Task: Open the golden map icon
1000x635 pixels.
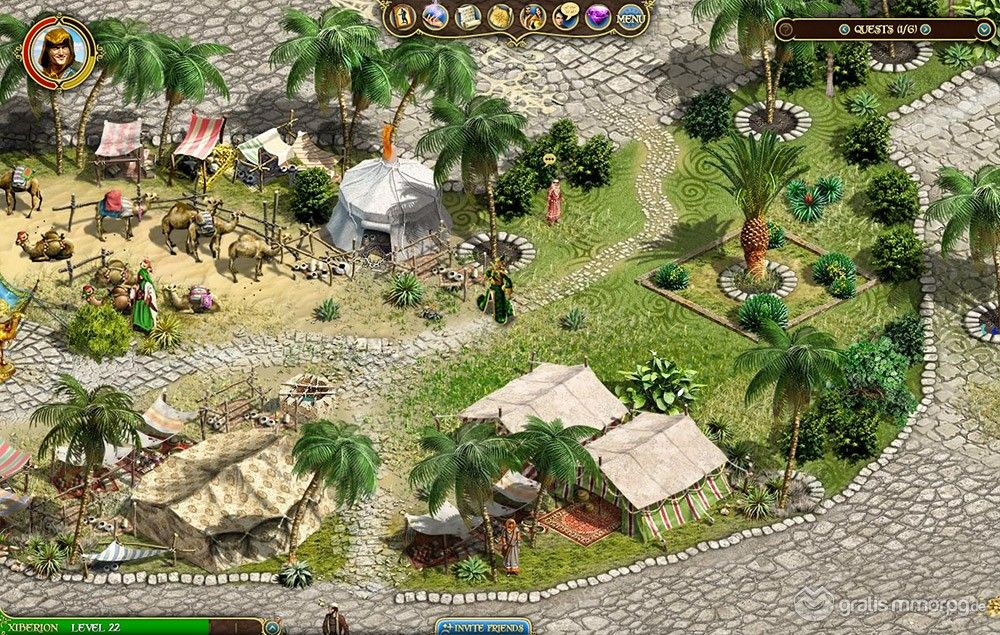Action: pyautogui.click(x=500, y=16)
